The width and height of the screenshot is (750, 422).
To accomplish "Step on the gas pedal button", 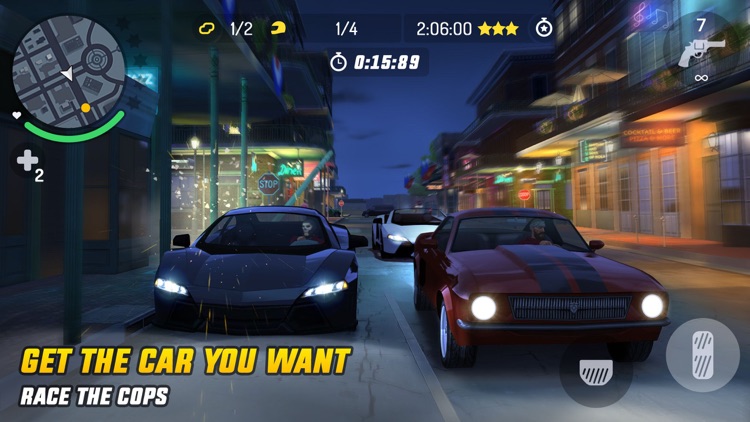I will tap(703, 355).
